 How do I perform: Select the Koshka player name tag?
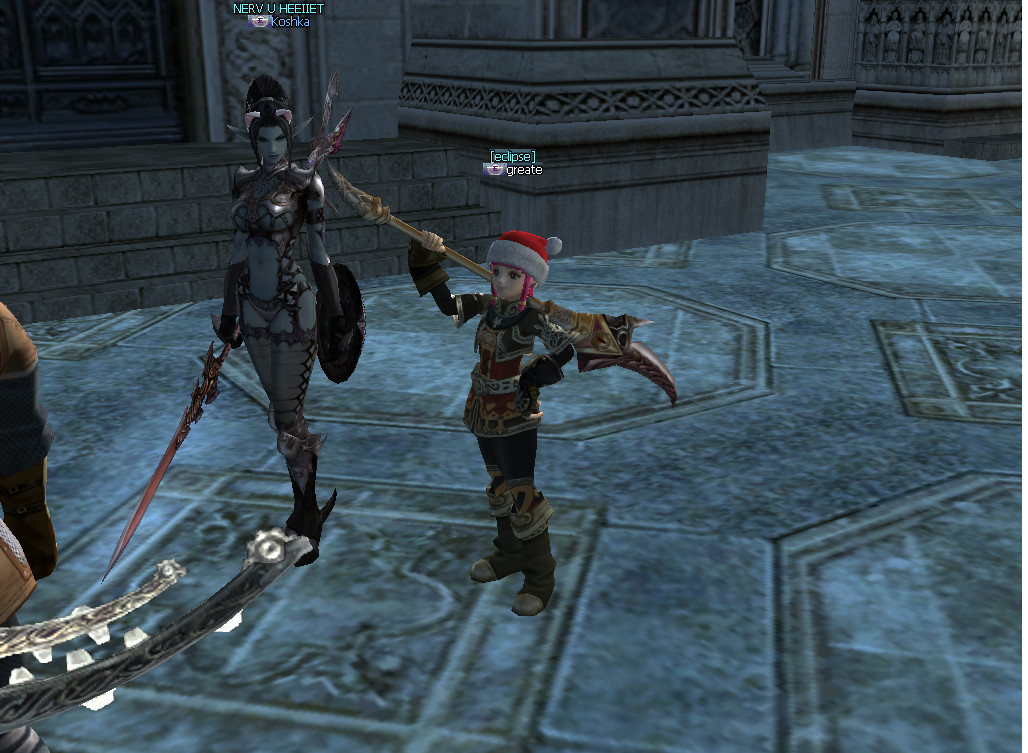click(289, 21)
